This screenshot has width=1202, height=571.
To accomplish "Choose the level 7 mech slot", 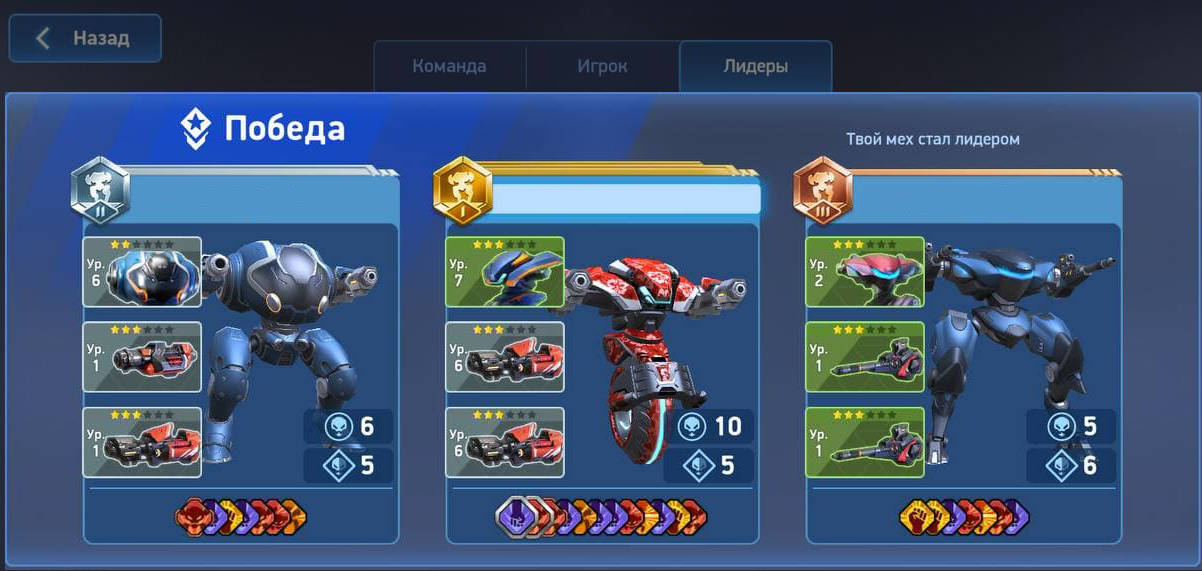I will coord(504,272).
